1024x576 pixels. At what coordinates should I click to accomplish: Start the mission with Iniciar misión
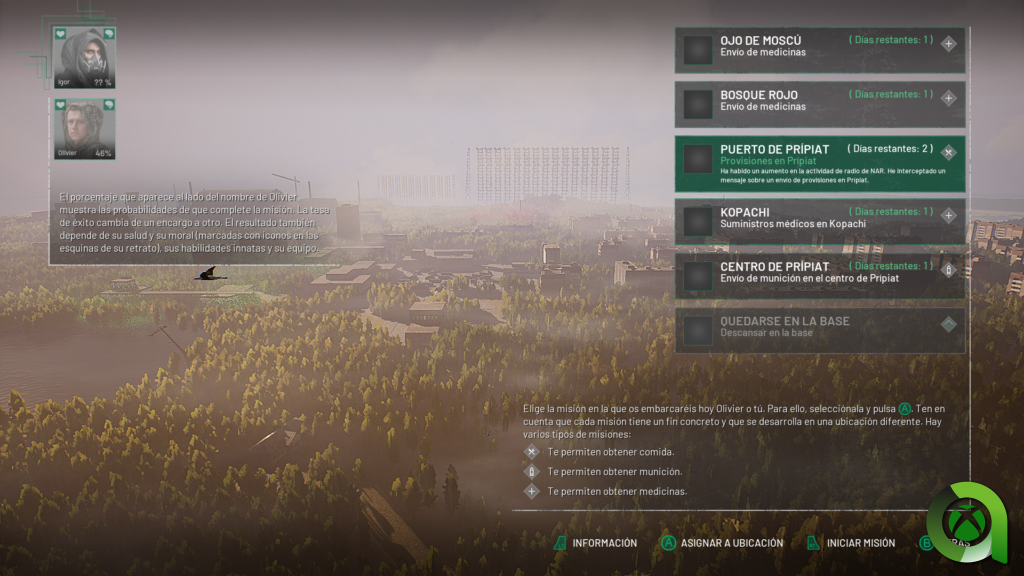click(x=851, y=543)
